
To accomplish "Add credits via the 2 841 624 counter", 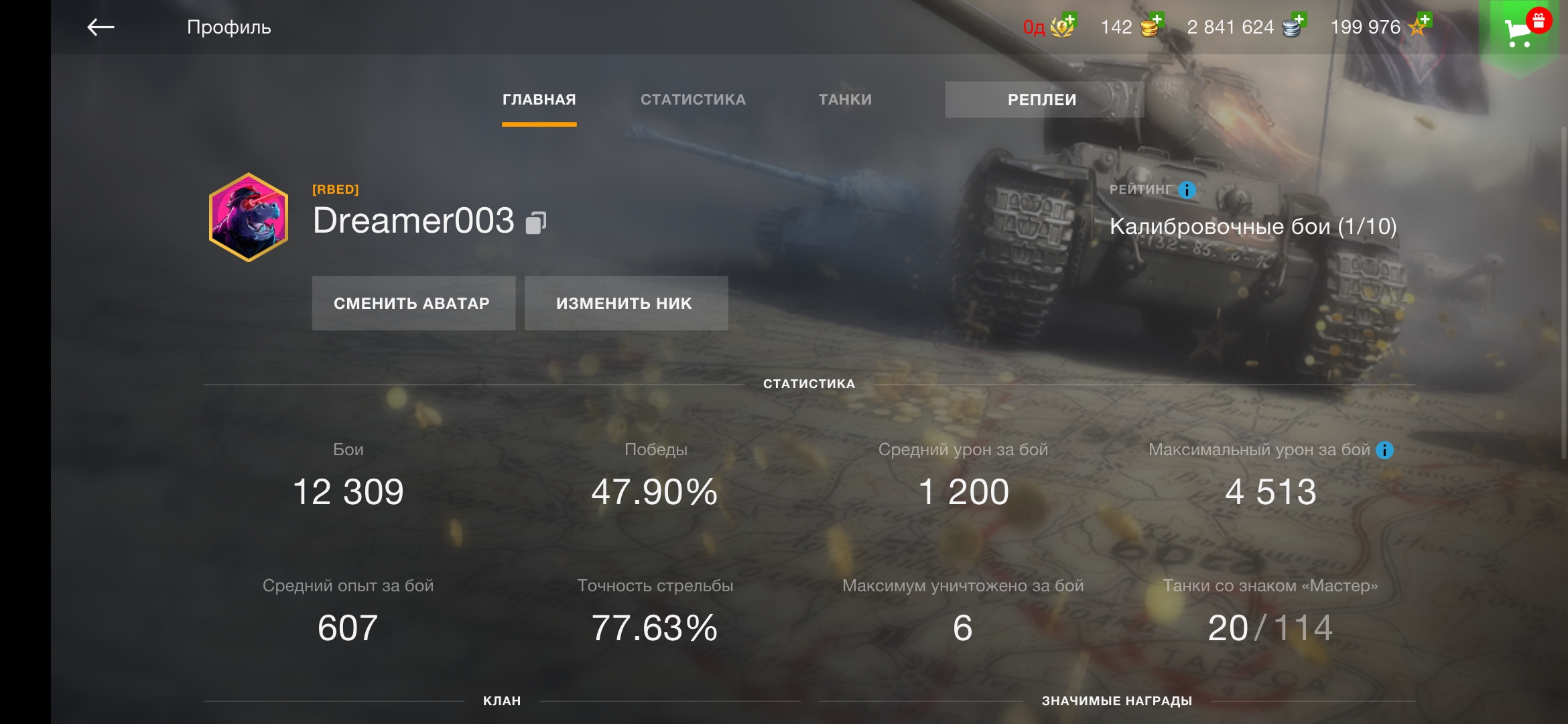I will click(x=1246, y=27).
